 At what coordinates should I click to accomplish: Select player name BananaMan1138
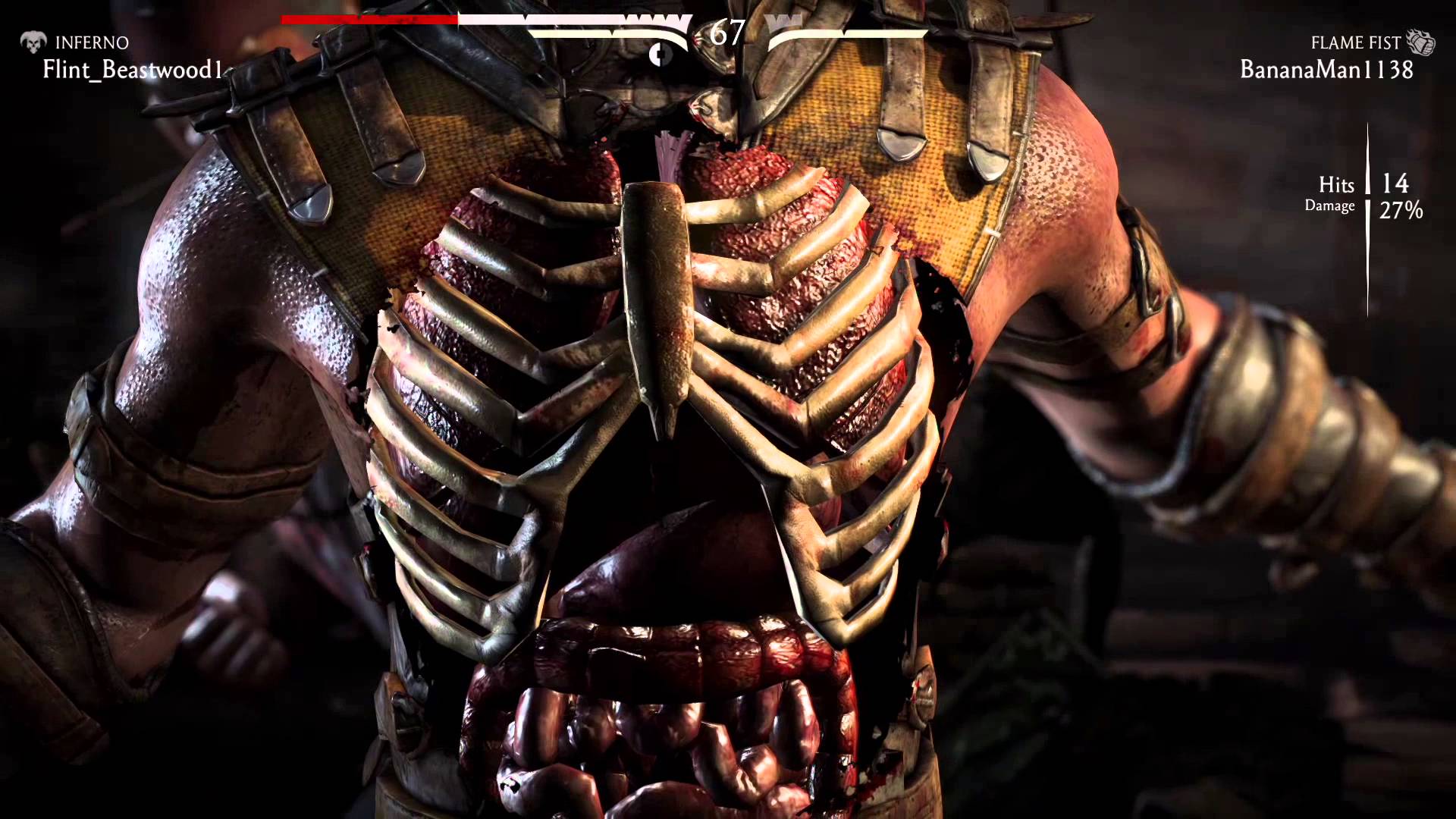click(1326, 70)
